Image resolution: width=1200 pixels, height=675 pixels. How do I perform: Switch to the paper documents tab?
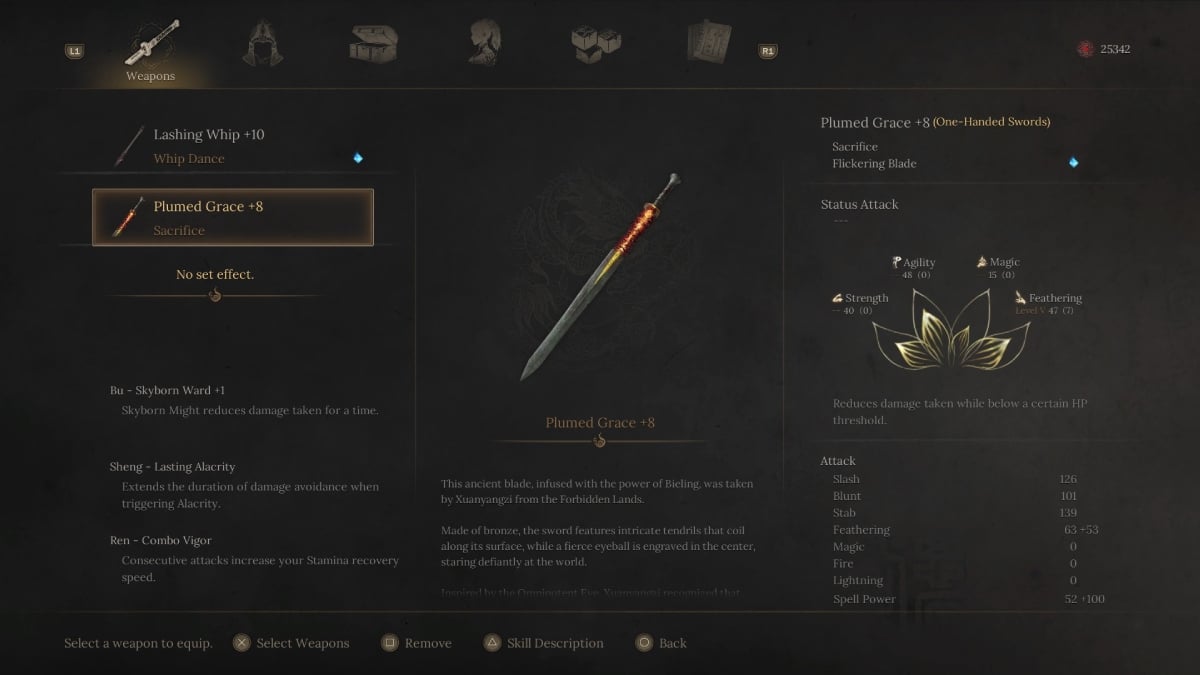pos(708,43)
